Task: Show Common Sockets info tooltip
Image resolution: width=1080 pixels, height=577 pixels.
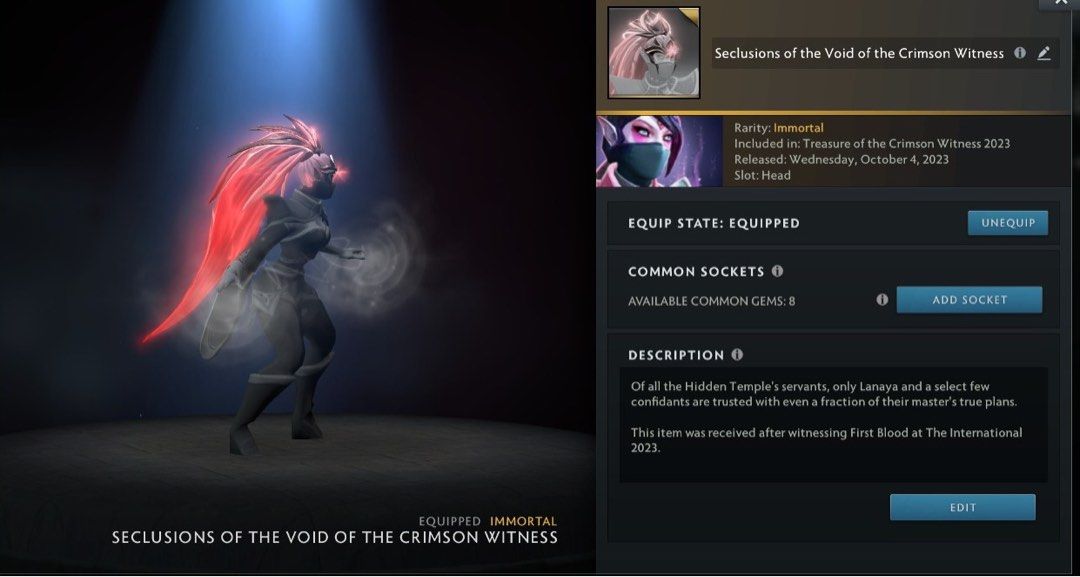Action: pos(778,271)
